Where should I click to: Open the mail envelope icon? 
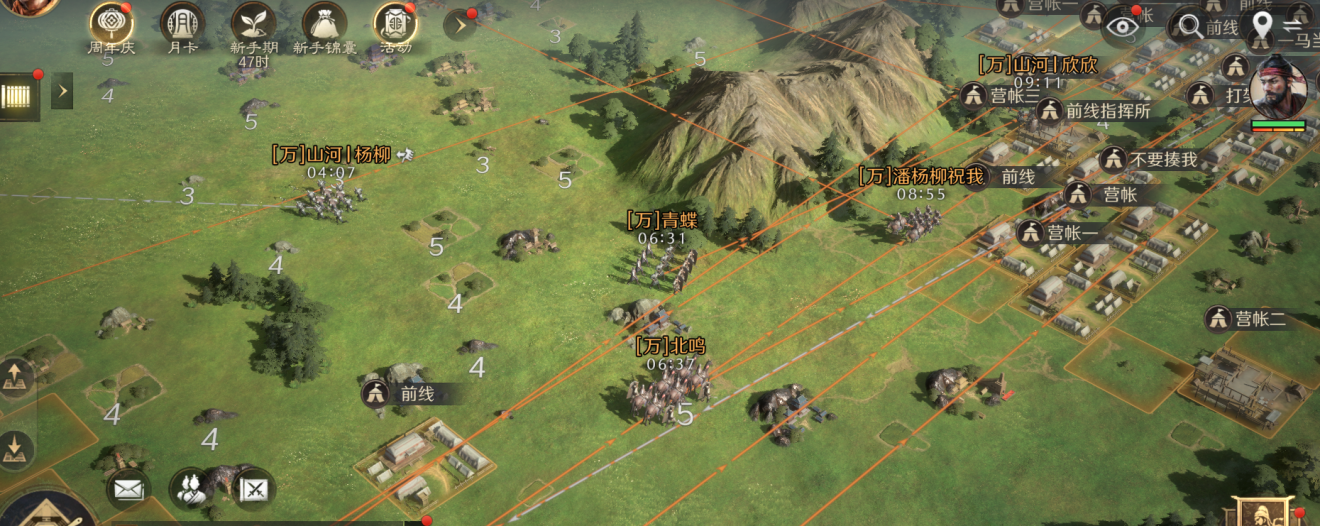tap(127, 488)
